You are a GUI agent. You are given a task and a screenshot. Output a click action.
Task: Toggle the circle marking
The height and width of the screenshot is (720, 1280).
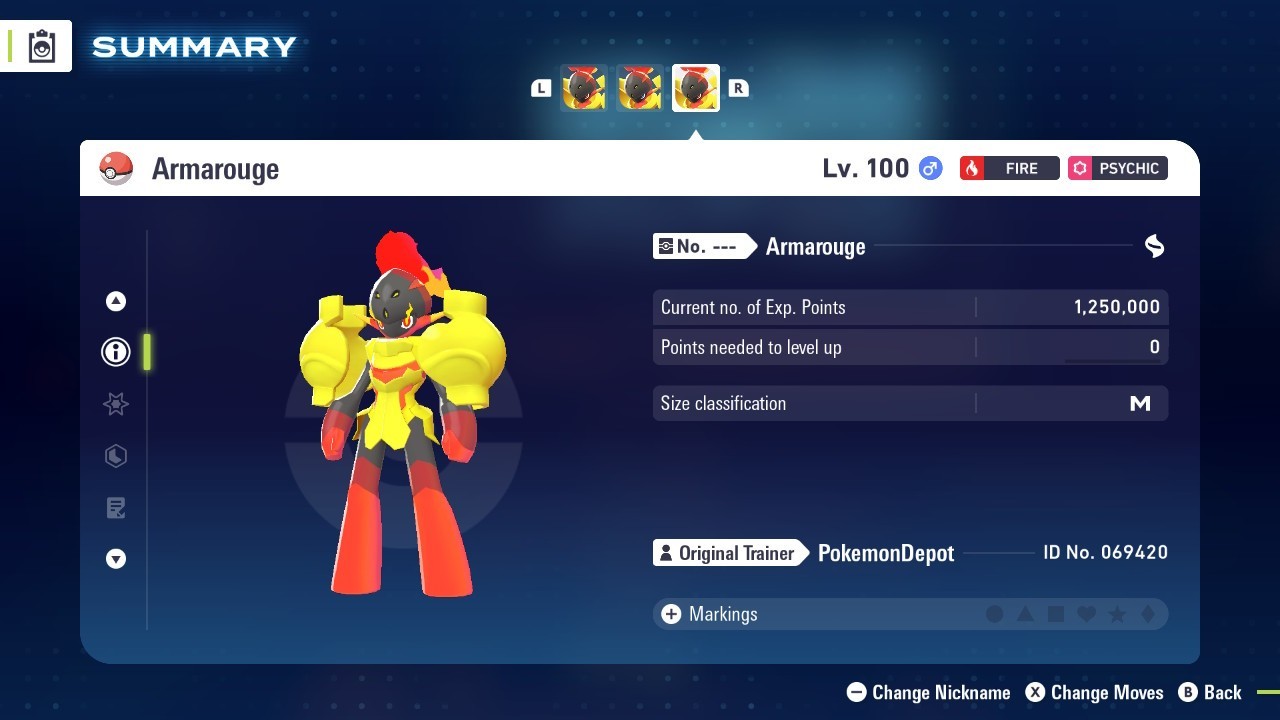coord(995,614)
